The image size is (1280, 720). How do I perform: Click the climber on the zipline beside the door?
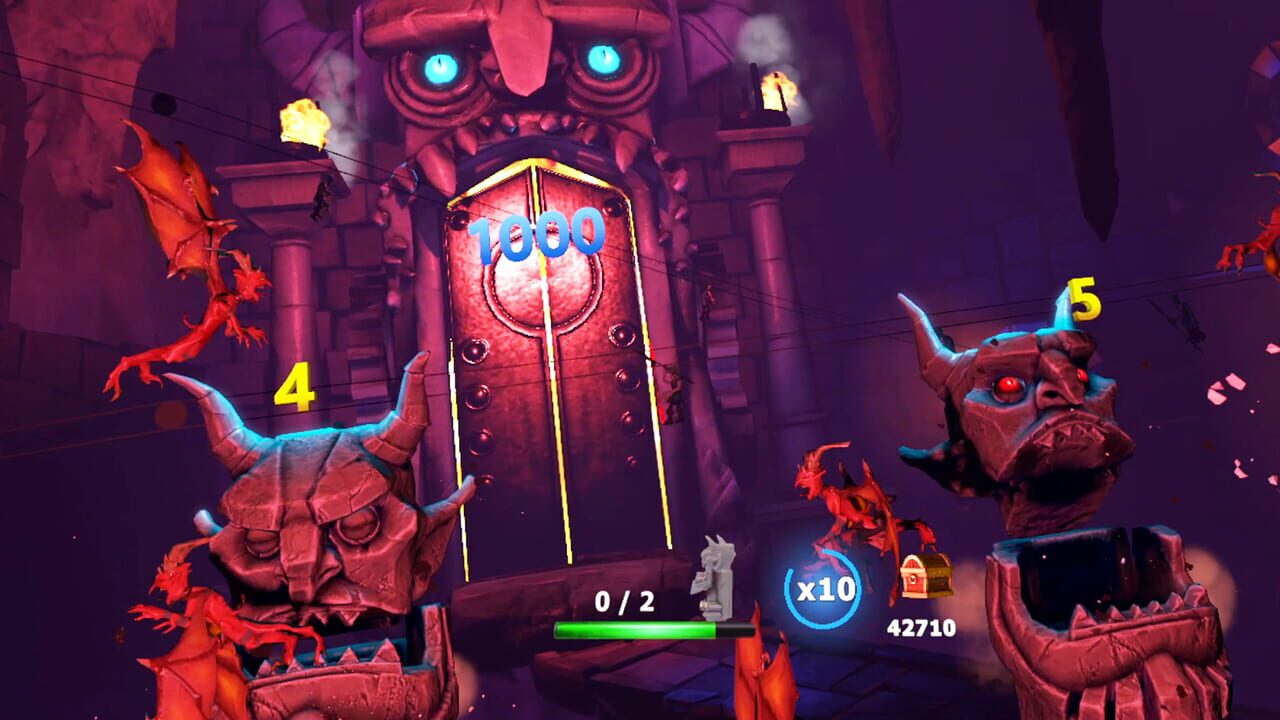tap(673, 387)
